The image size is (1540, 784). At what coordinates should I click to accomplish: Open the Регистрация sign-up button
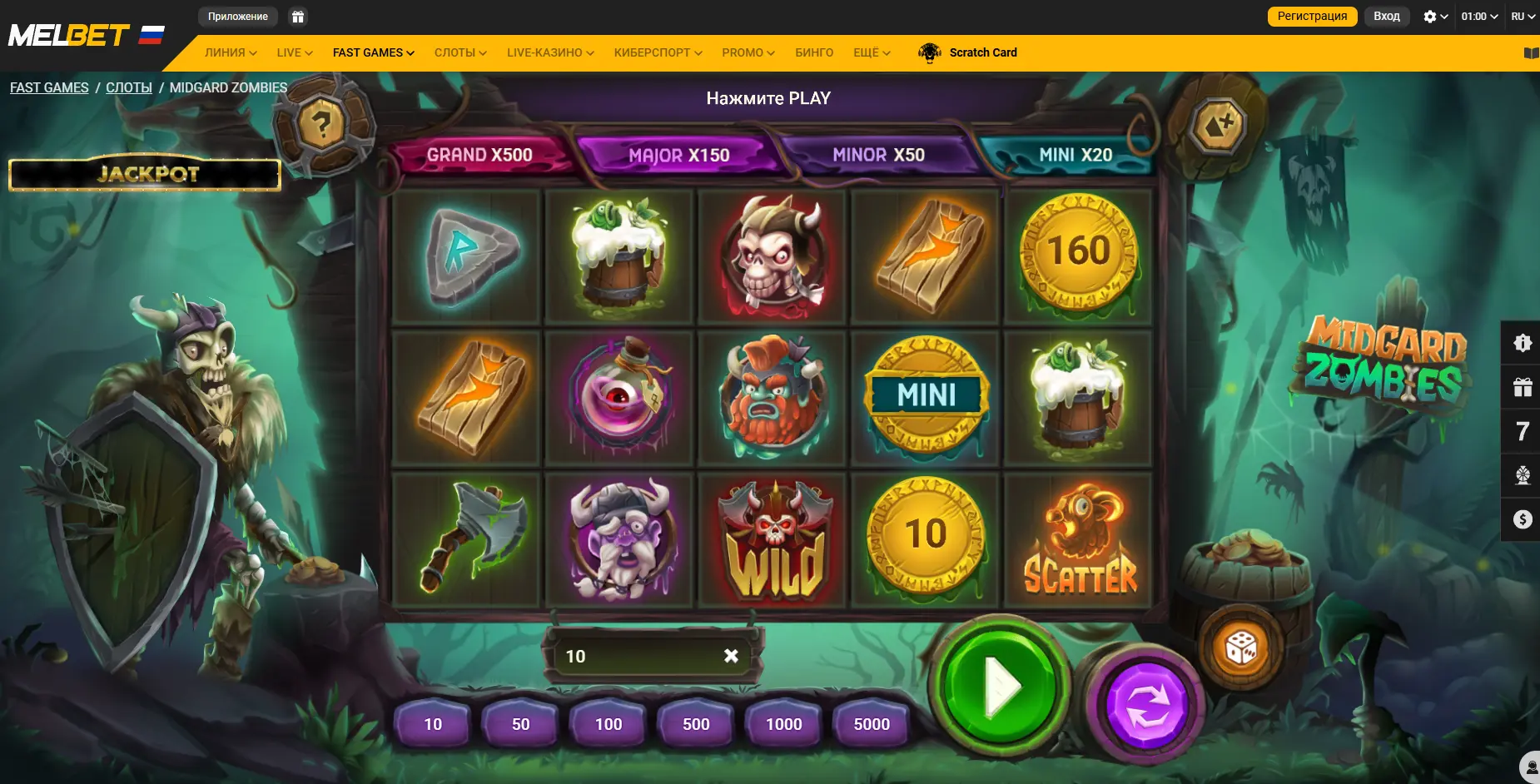(1312, 17)
